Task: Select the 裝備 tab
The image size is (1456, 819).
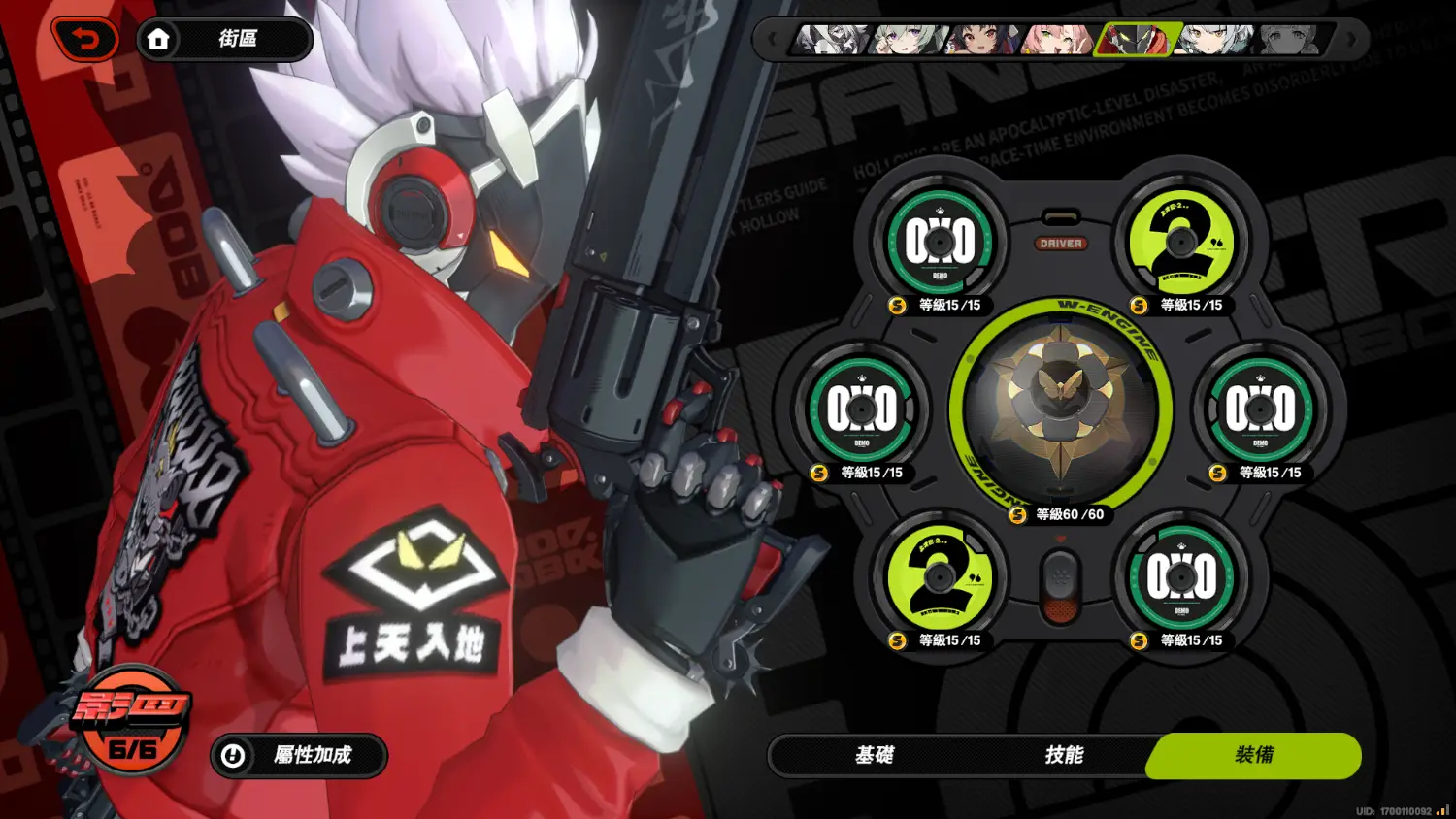Action: 1253,755
